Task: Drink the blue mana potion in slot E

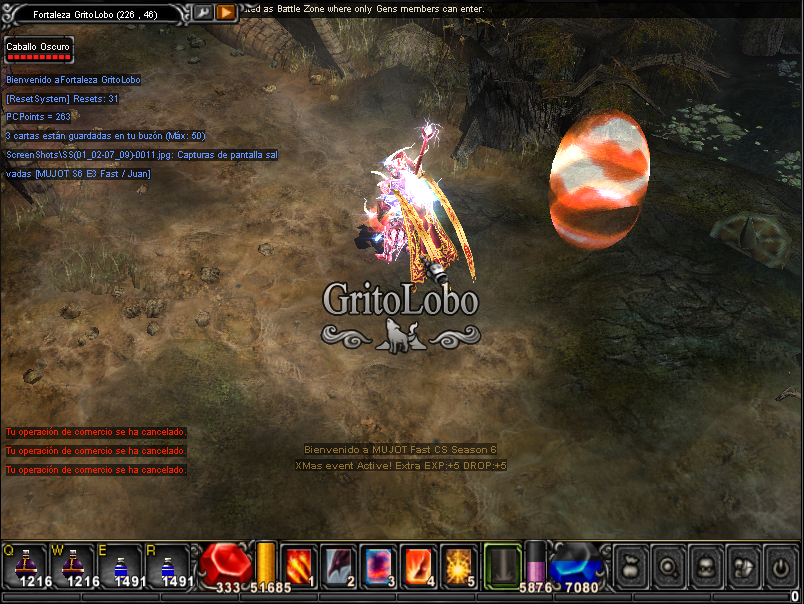Action: click(119, 564)
